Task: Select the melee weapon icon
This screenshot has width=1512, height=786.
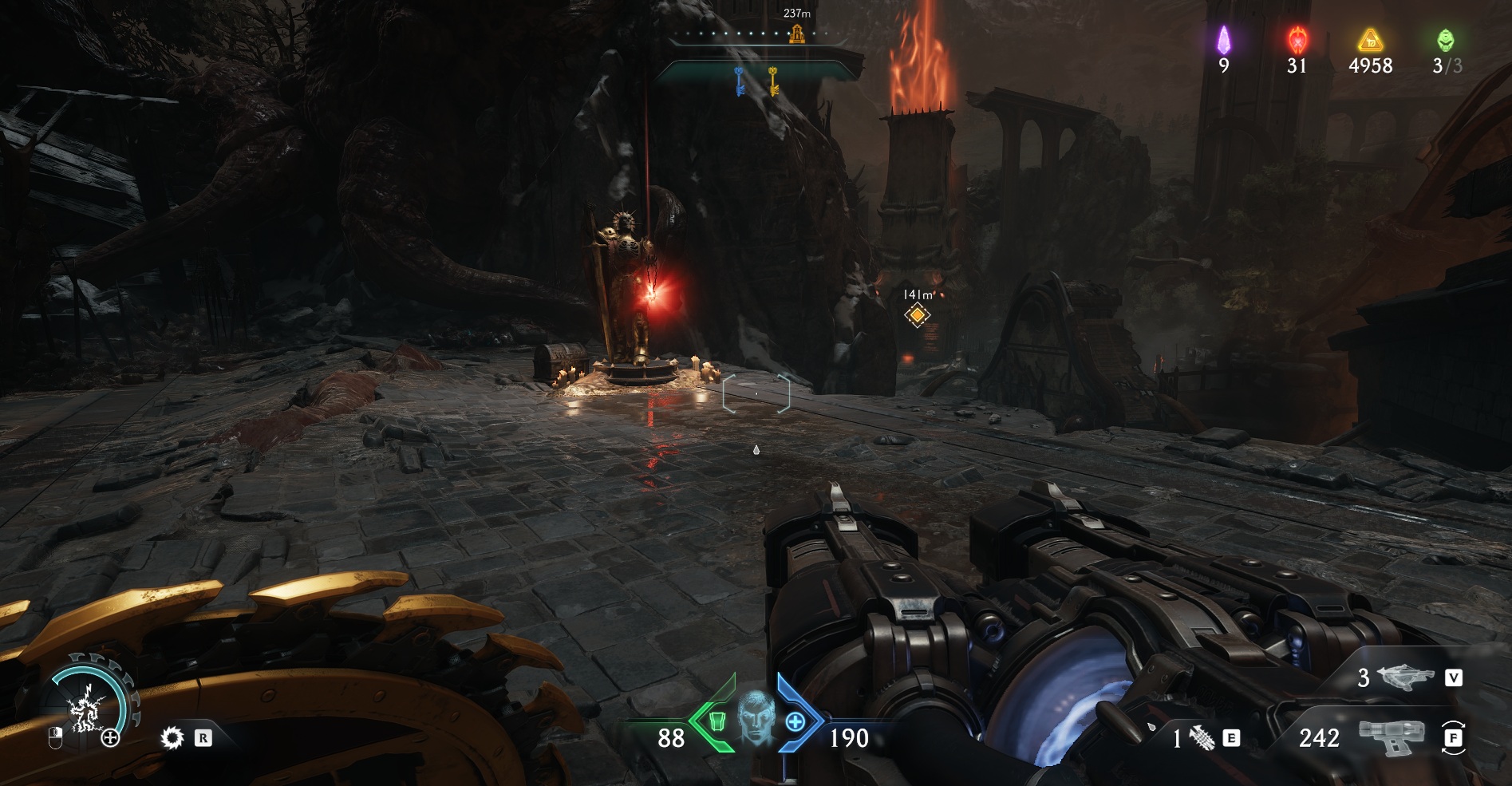Action: coord(1202,739)
